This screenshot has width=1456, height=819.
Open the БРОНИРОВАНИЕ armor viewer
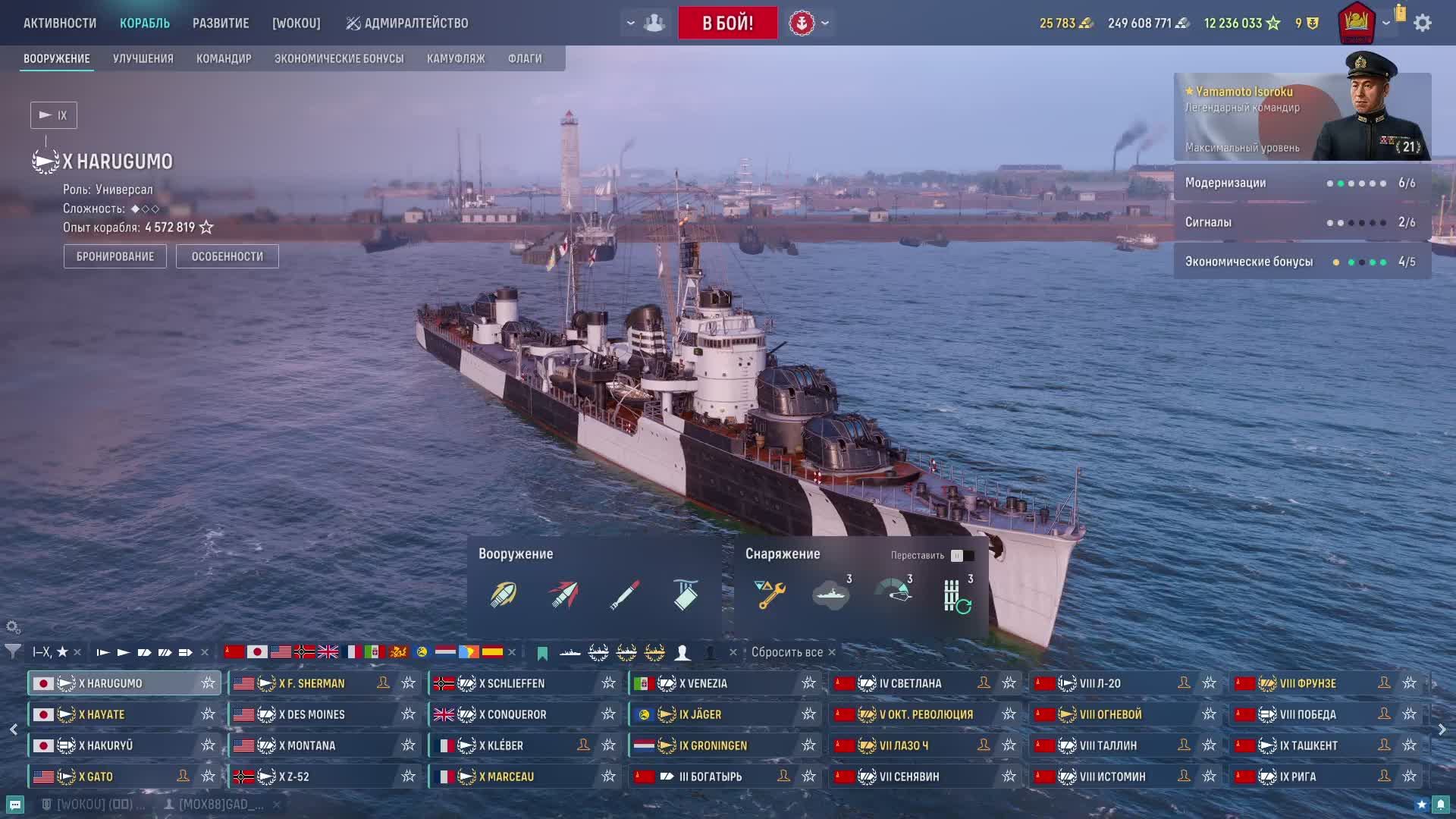[x=115, y=256]
